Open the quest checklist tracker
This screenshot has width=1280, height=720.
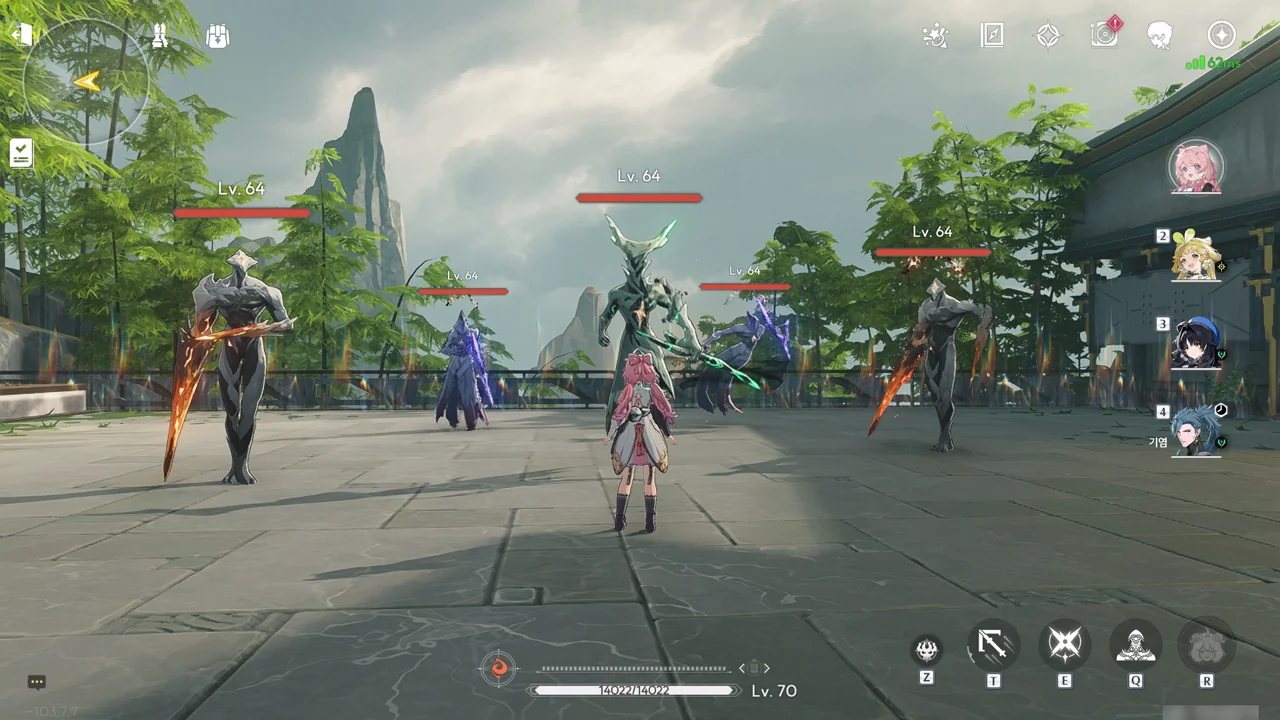(21, 153)
